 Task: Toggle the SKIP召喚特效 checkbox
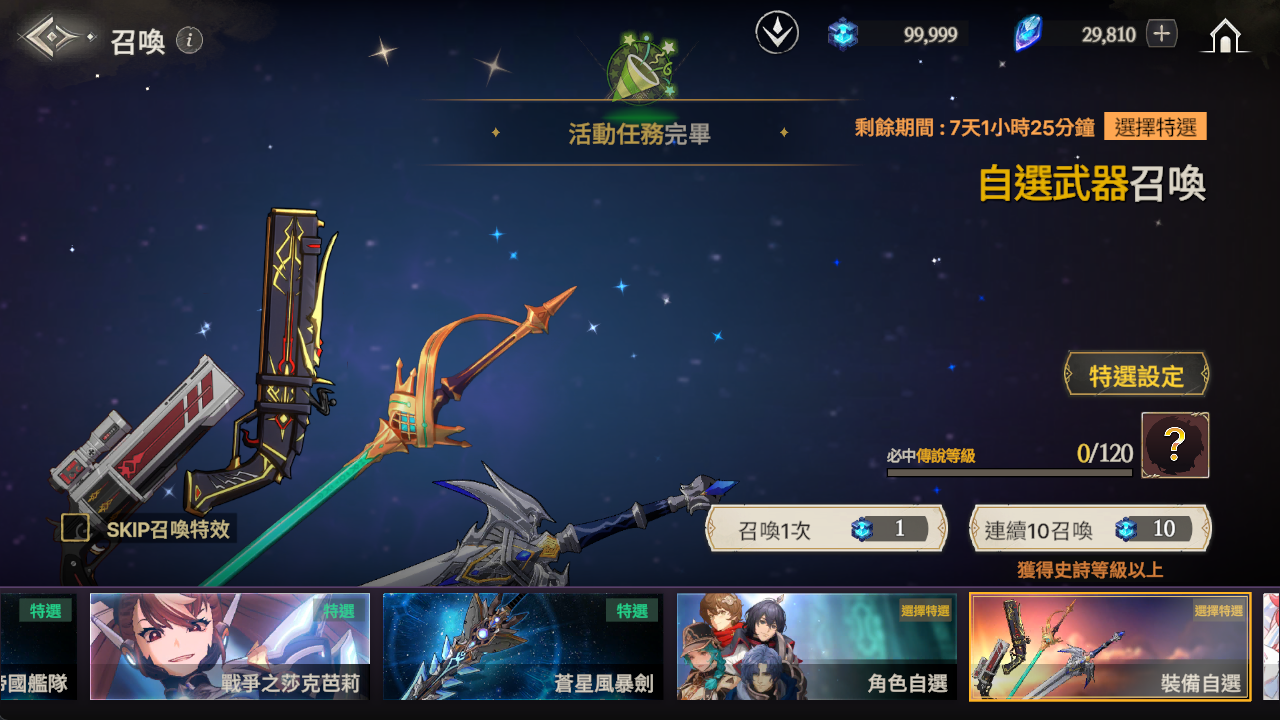pyautogui.click(x=76, y=528)
